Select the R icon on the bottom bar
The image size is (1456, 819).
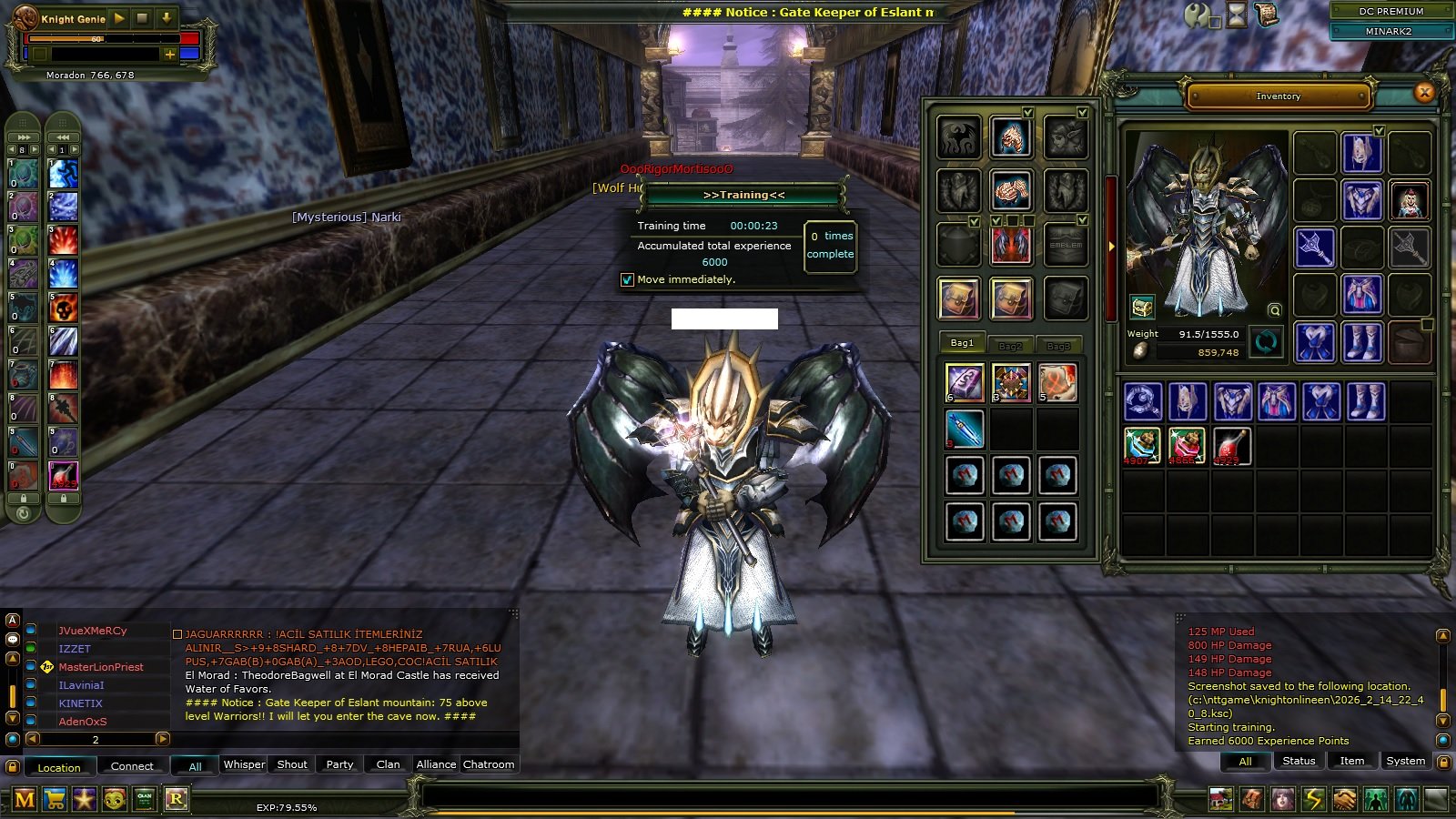[x=177, y=798]
